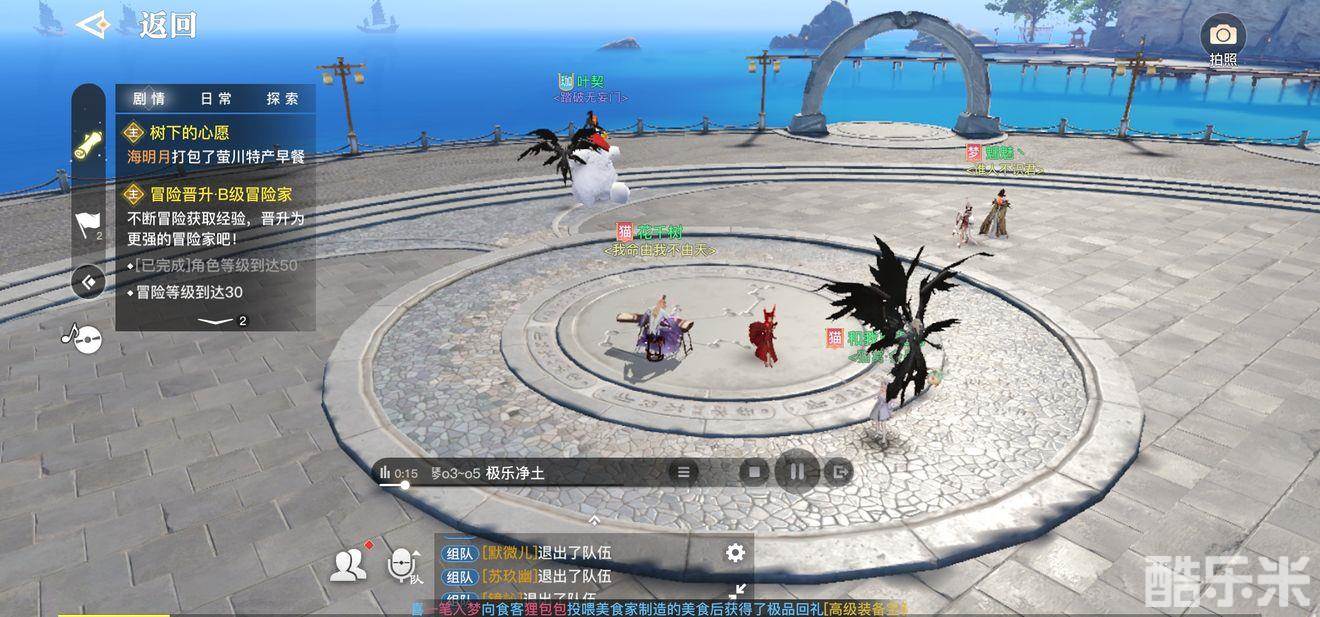
Task: Expand the quest list with the down arrow
Action: tap(216, 321)
